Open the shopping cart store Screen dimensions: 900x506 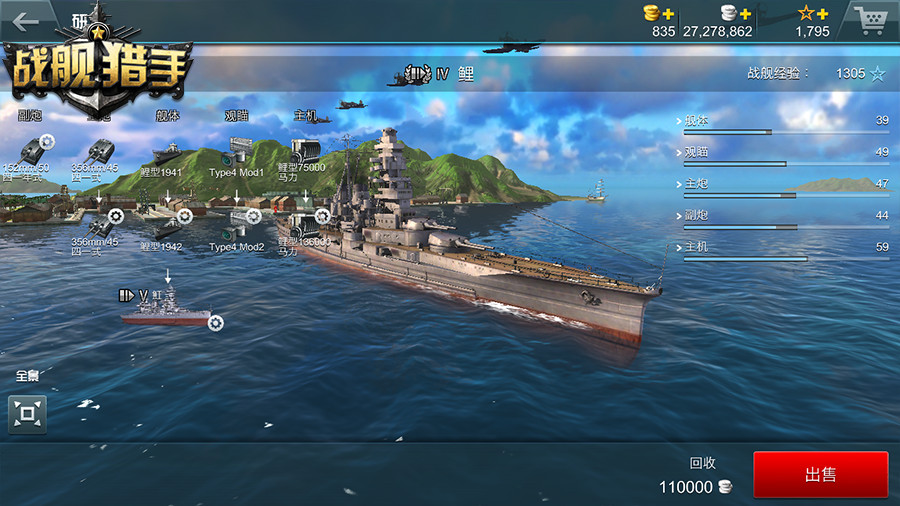point(870,19)
